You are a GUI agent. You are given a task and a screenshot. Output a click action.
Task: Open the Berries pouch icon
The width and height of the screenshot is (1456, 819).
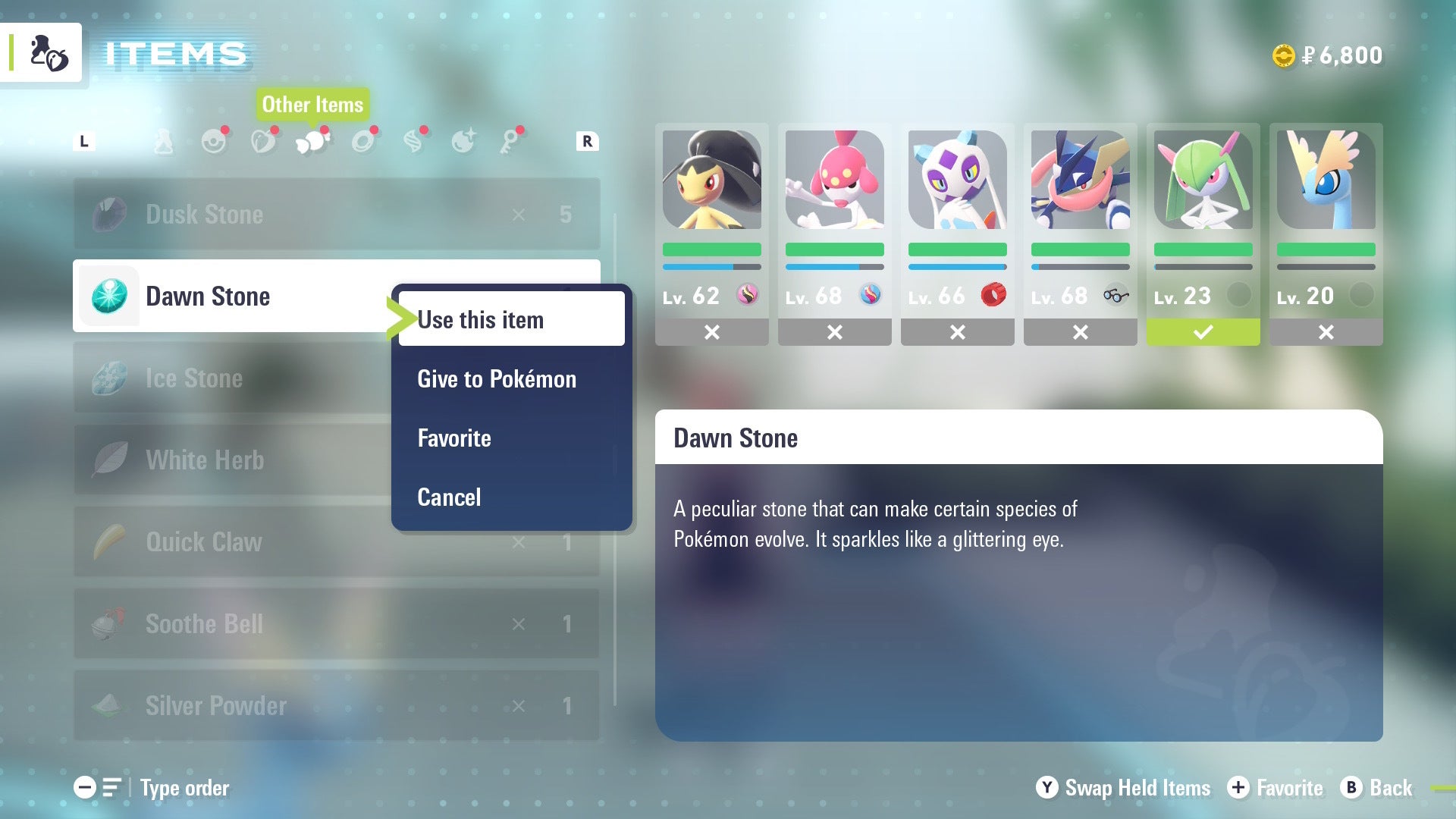264,143
